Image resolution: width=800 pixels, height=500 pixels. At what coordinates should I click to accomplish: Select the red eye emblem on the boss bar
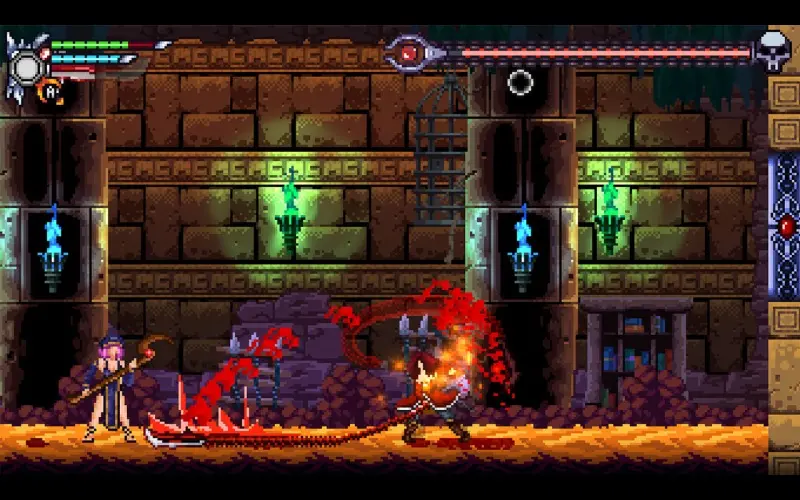click(408, 52)
